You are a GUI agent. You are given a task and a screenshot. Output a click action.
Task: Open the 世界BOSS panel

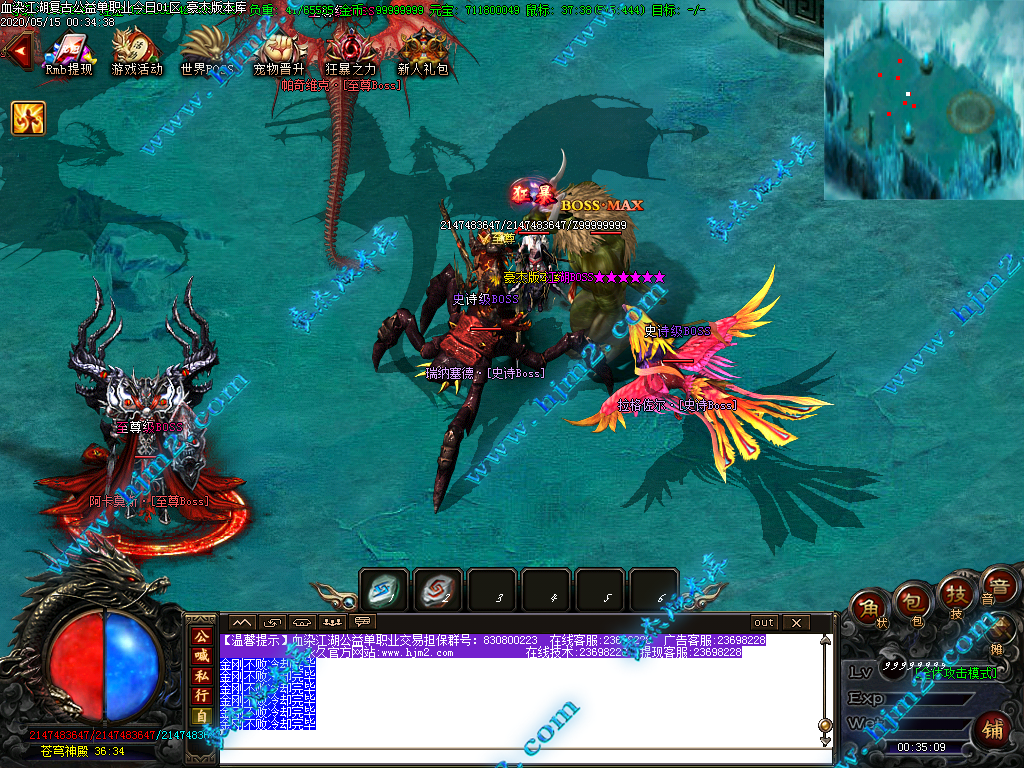207,48
